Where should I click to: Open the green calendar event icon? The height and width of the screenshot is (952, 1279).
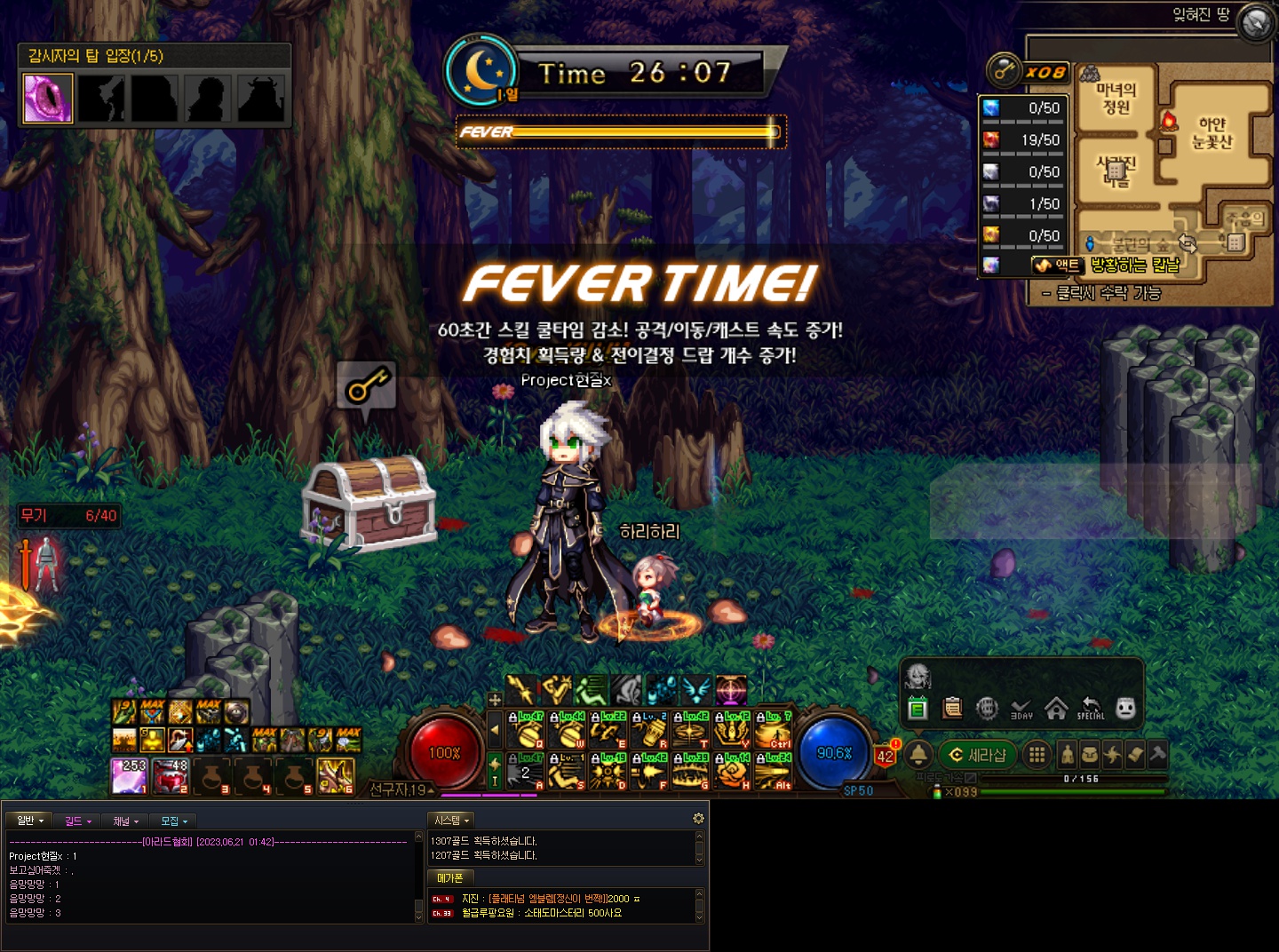918,709
